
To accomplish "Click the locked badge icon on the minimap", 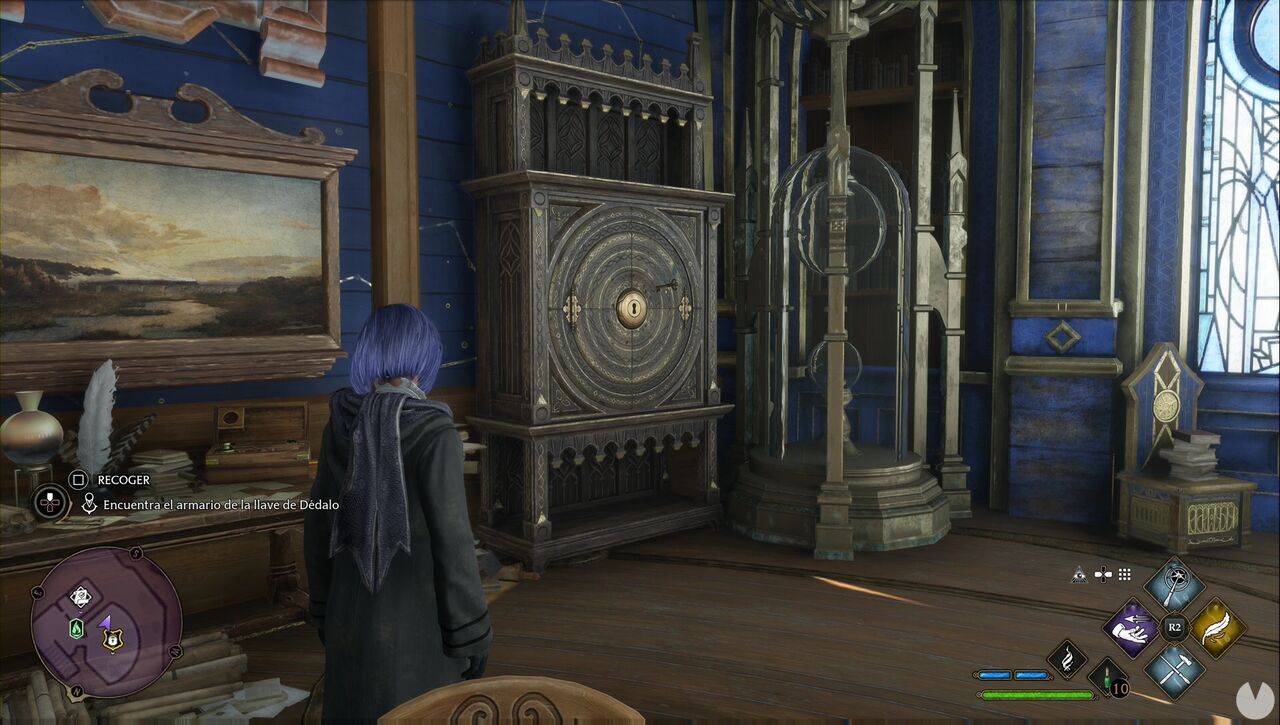I will (111, 640).
